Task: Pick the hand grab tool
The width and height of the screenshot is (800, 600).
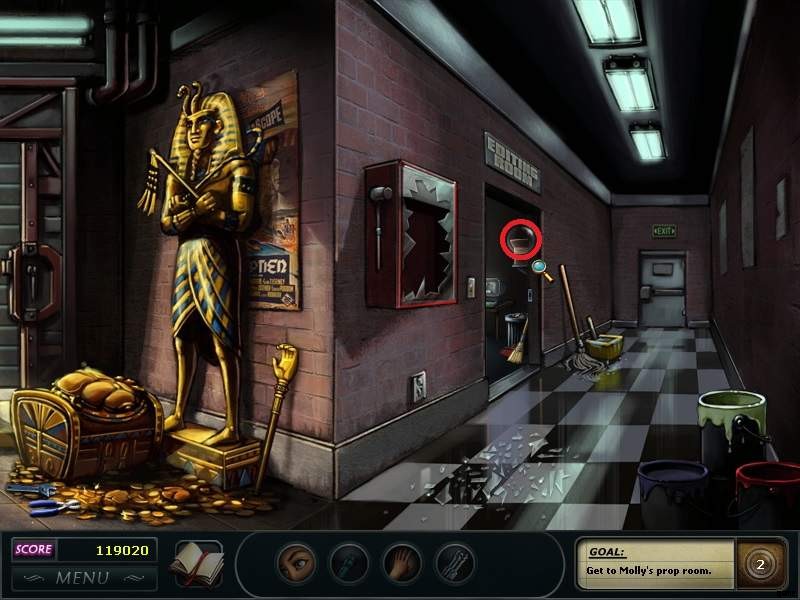Action: pyautogui.click(x=402, y=564)
